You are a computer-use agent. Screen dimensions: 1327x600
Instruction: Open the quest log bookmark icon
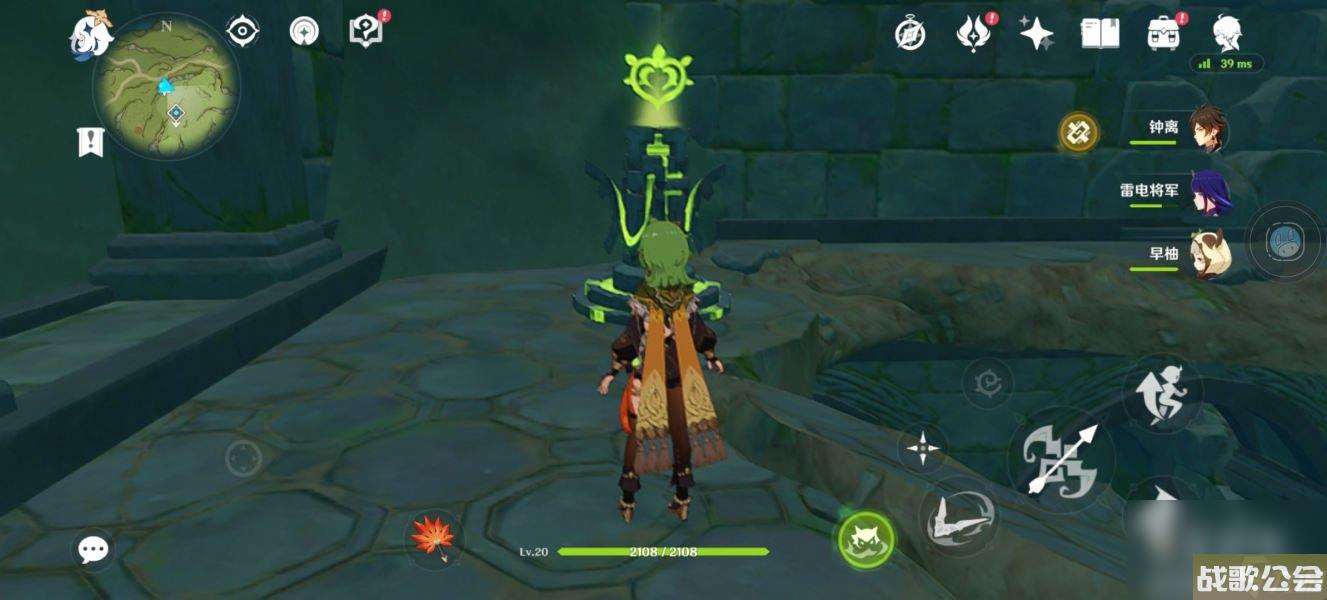[91, 141]
